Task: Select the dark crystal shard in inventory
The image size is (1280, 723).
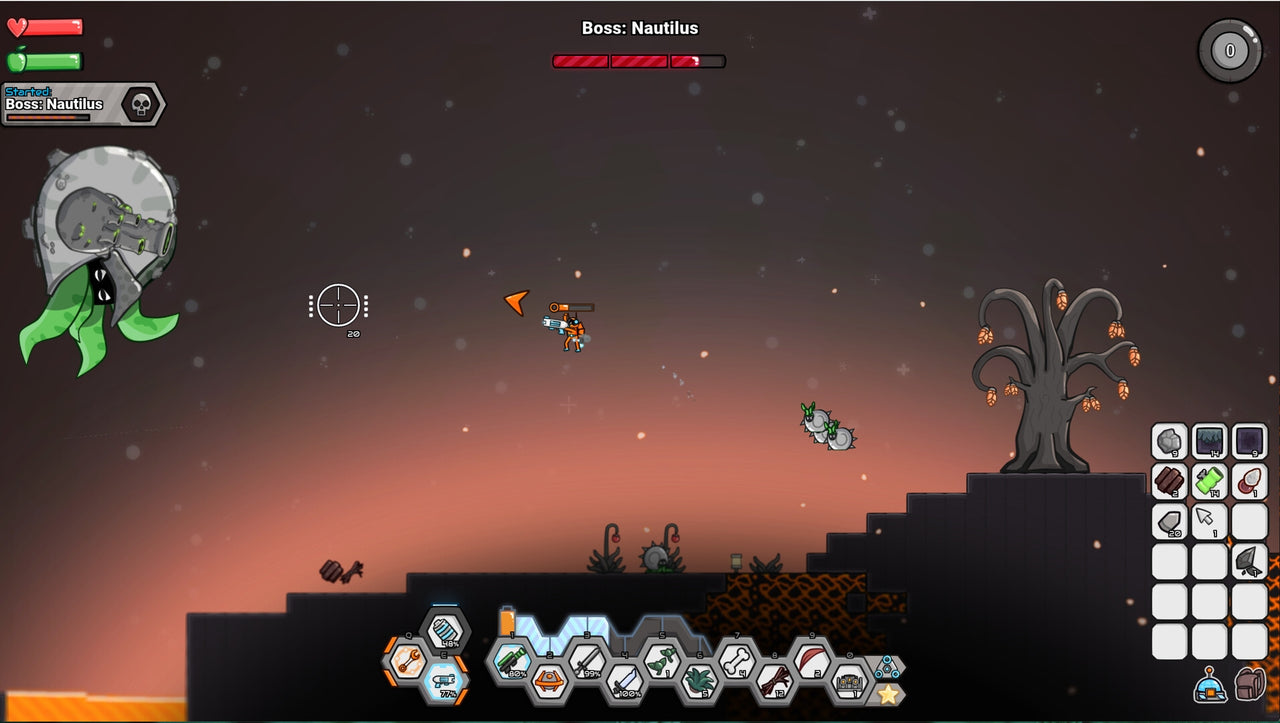Action: (x=1247, y=563)
